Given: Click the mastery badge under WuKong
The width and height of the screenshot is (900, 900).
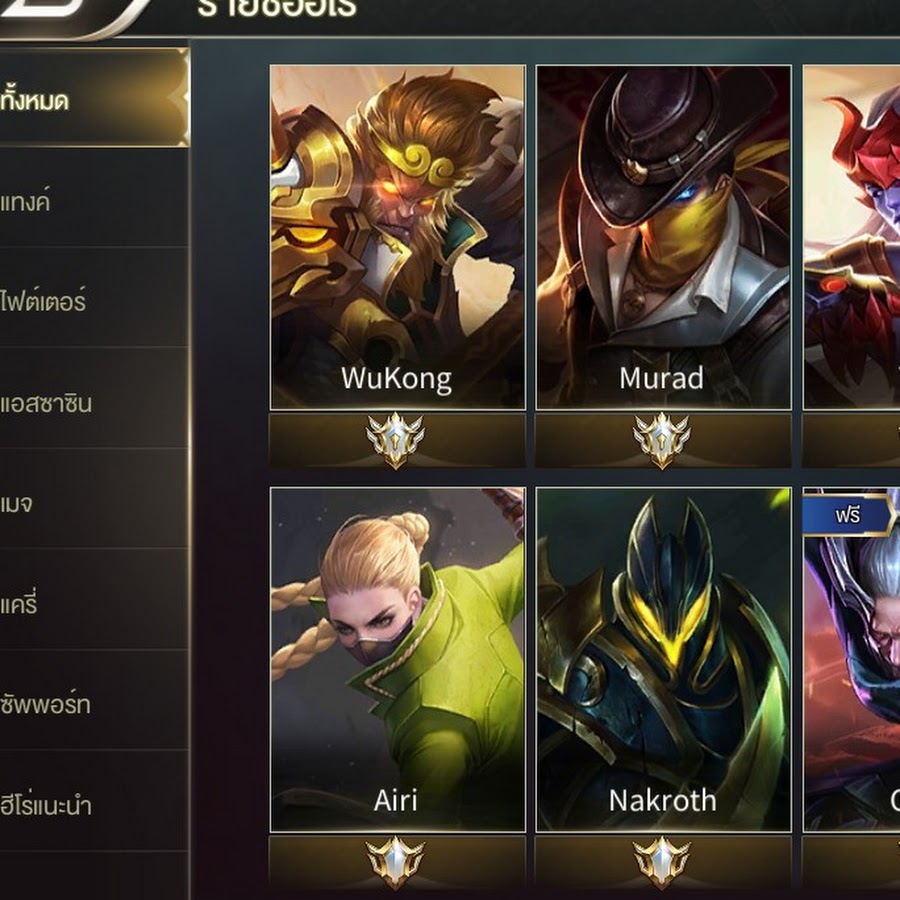Looking at the screenshot, I should pos(396,440).
